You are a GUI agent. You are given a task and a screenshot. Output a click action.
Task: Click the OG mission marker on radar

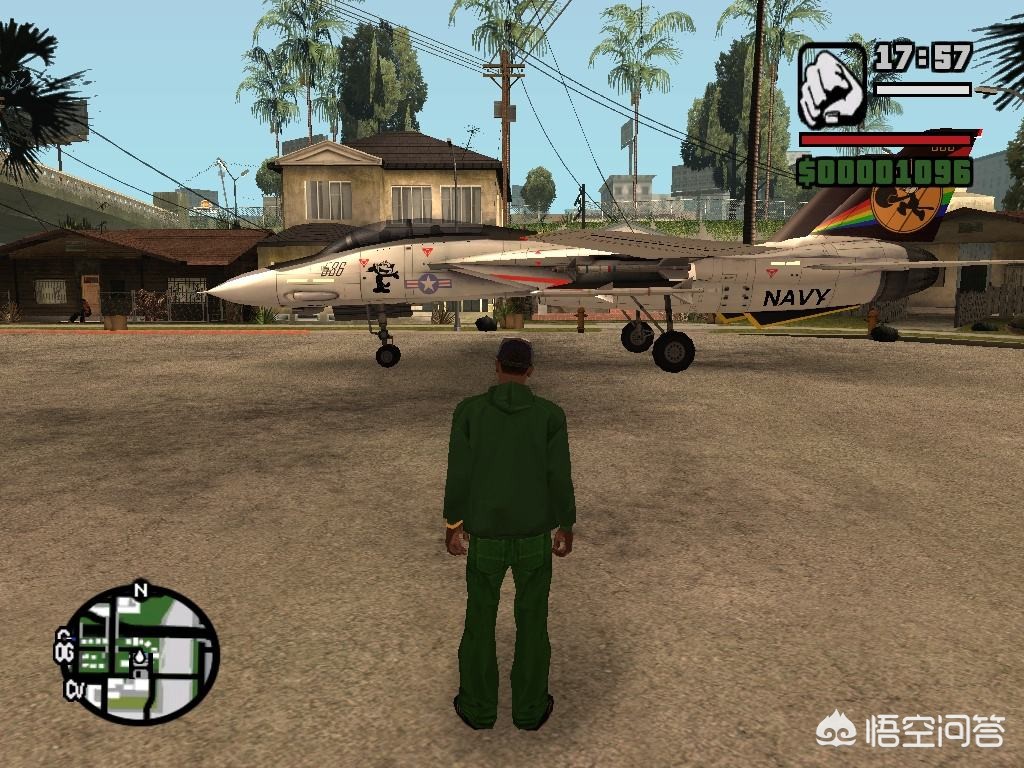(66, 654)
